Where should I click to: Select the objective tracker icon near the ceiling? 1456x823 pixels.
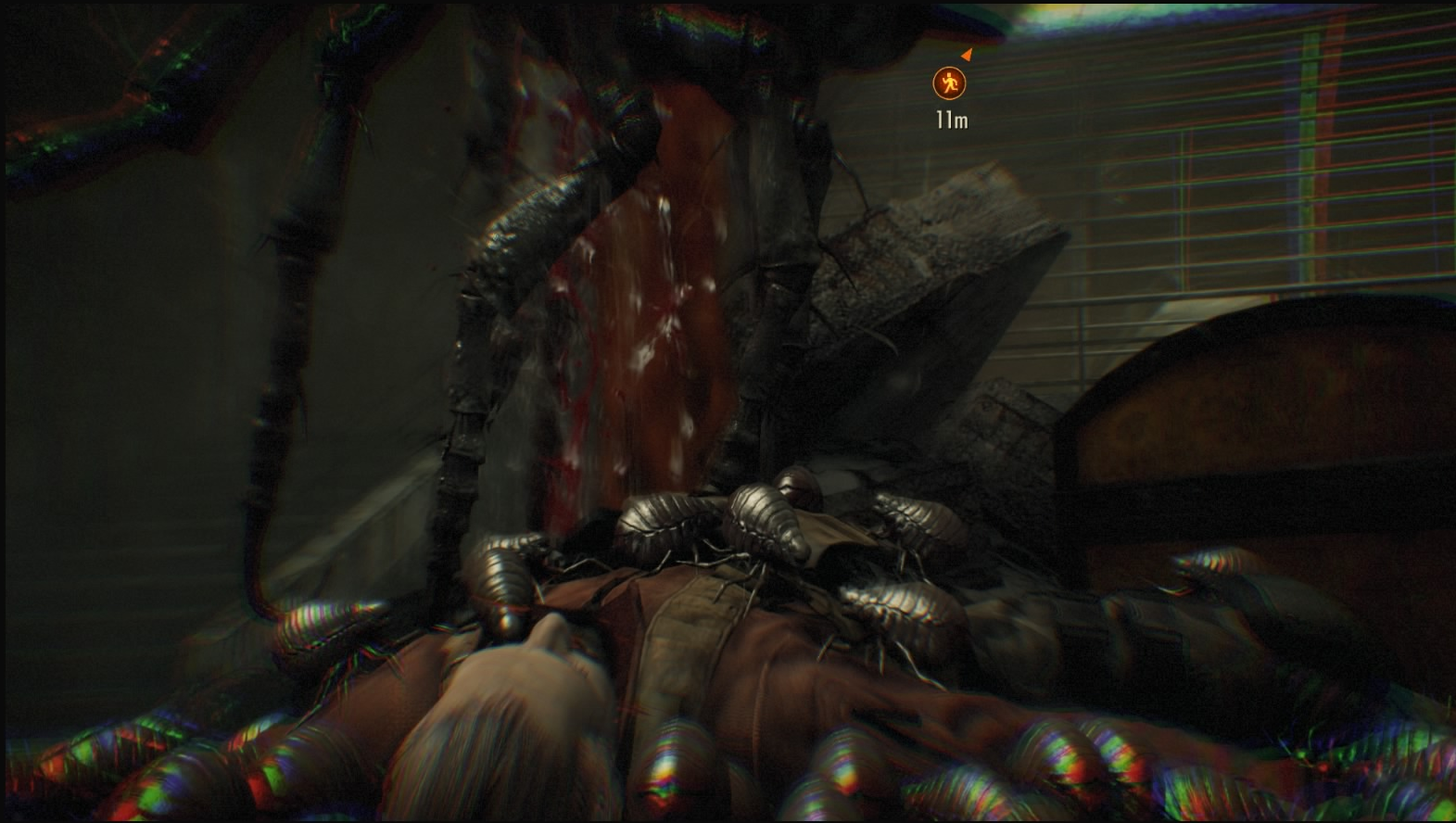pyautogui.click(x=948, y=83)
